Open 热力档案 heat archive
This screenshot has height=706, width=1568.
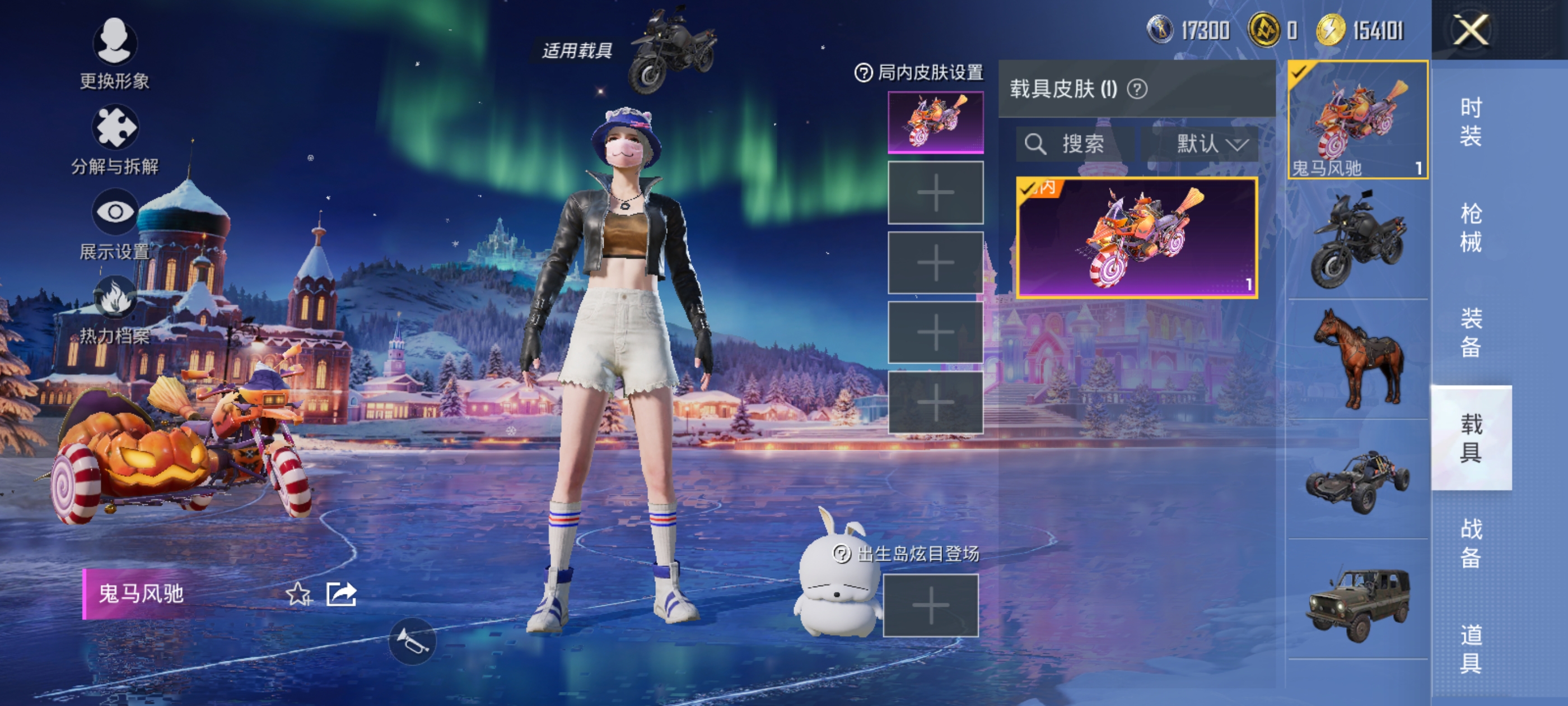[114, 309]
